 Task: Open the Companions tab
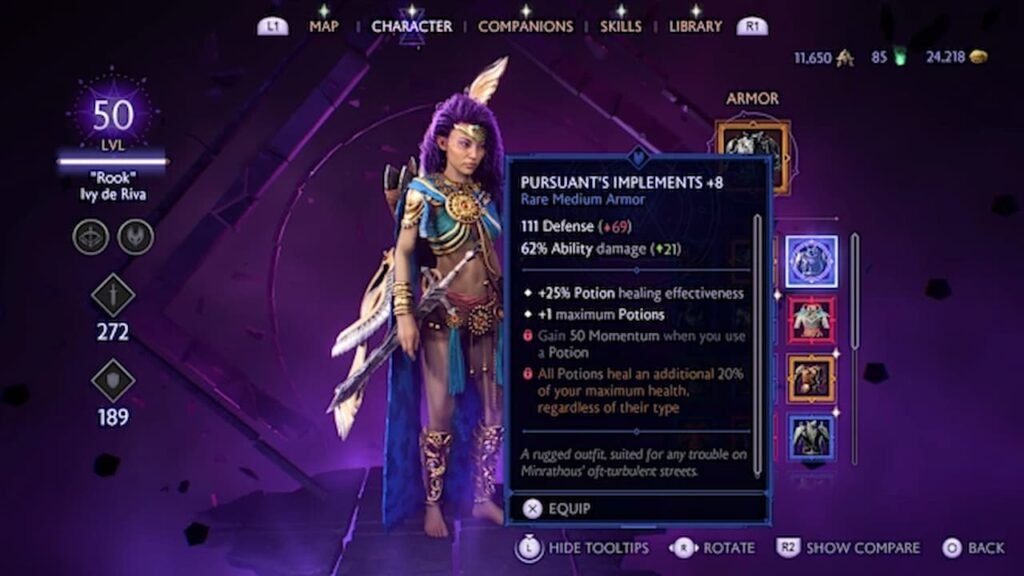pos(525,26)
